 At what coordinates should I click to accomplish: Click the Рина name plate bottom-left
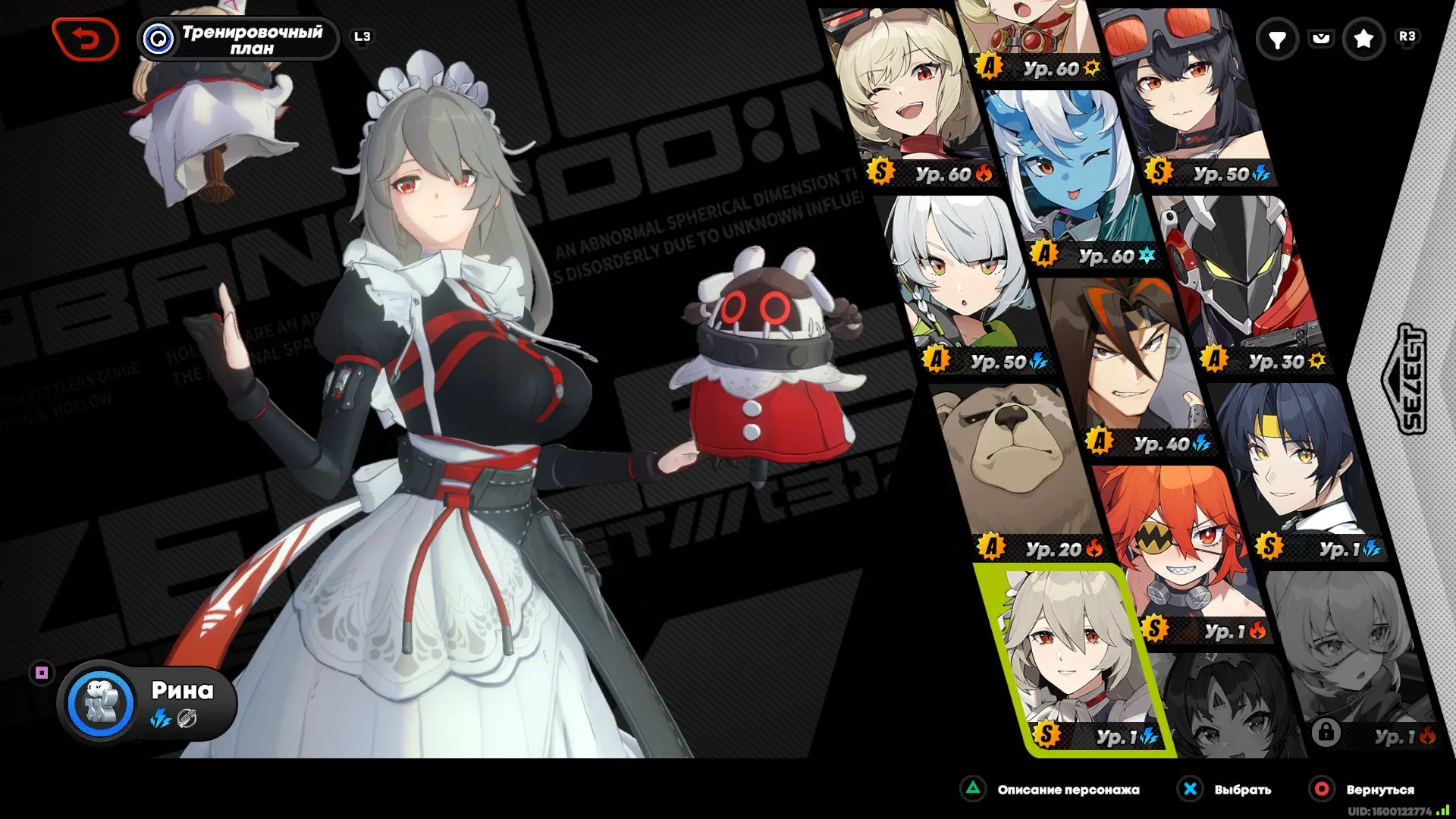(182, 692)
